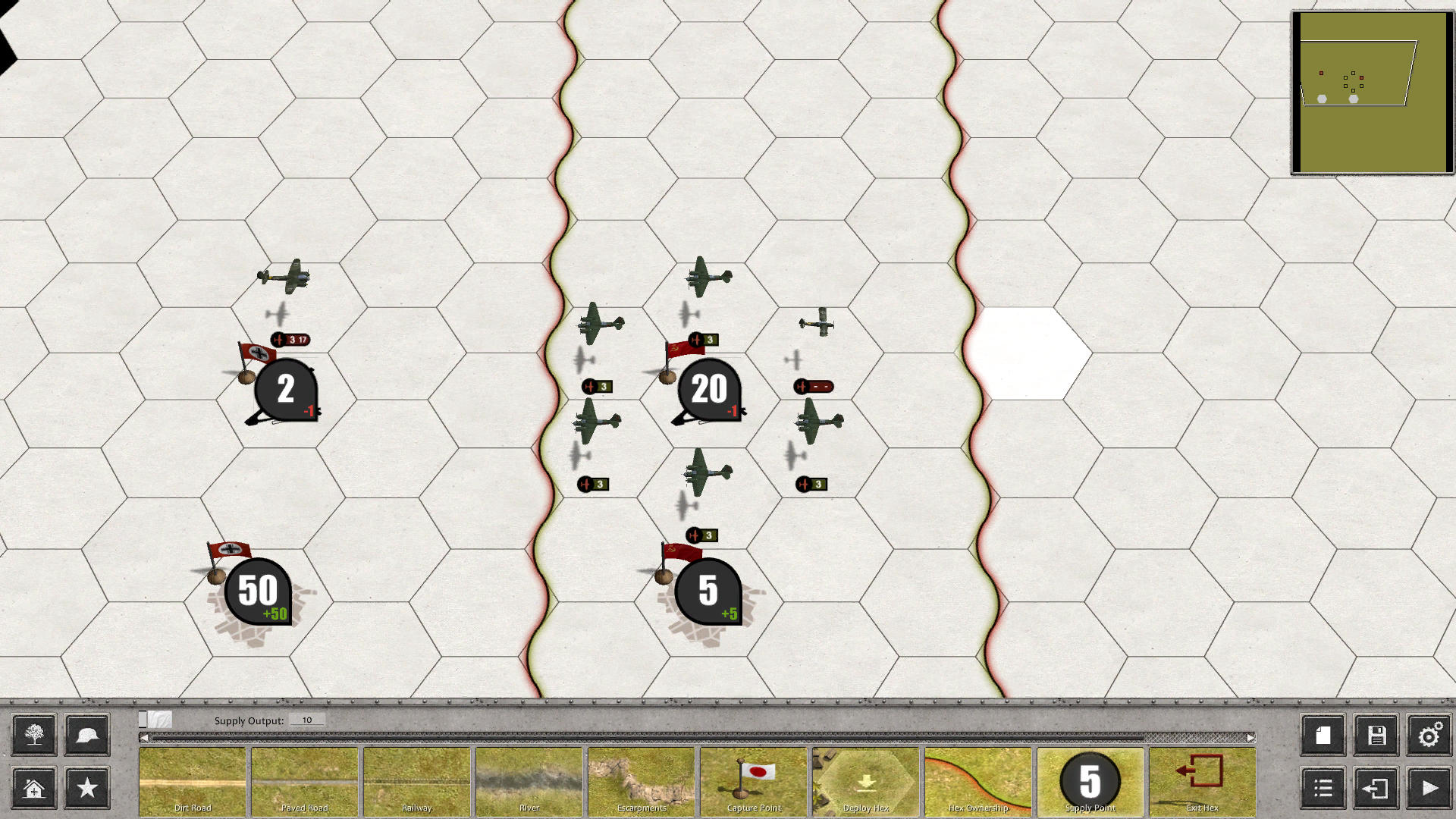Screen dimensions: 1456x819
Task: Start playtesting with the play arrow button
Action: [1429, 789]
